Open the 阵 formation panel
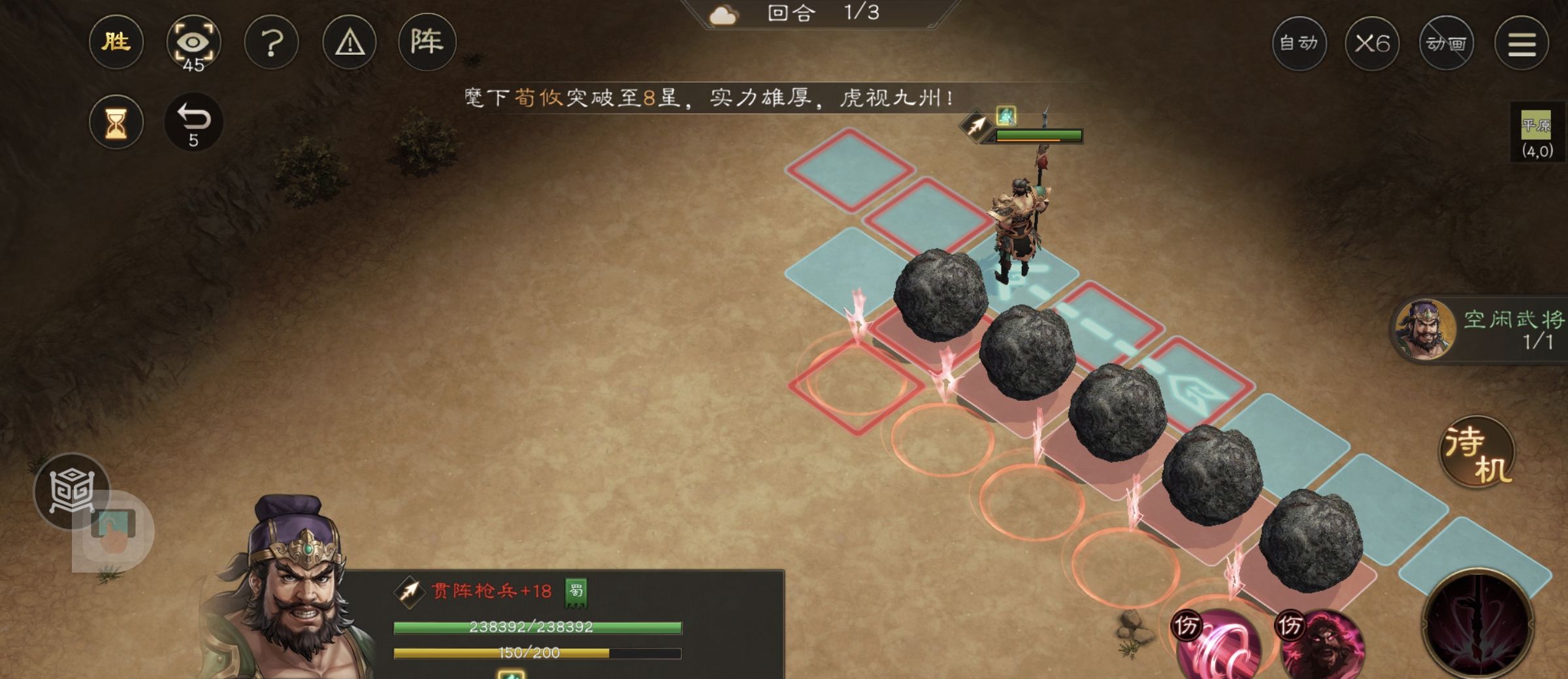 click(427, 43)
